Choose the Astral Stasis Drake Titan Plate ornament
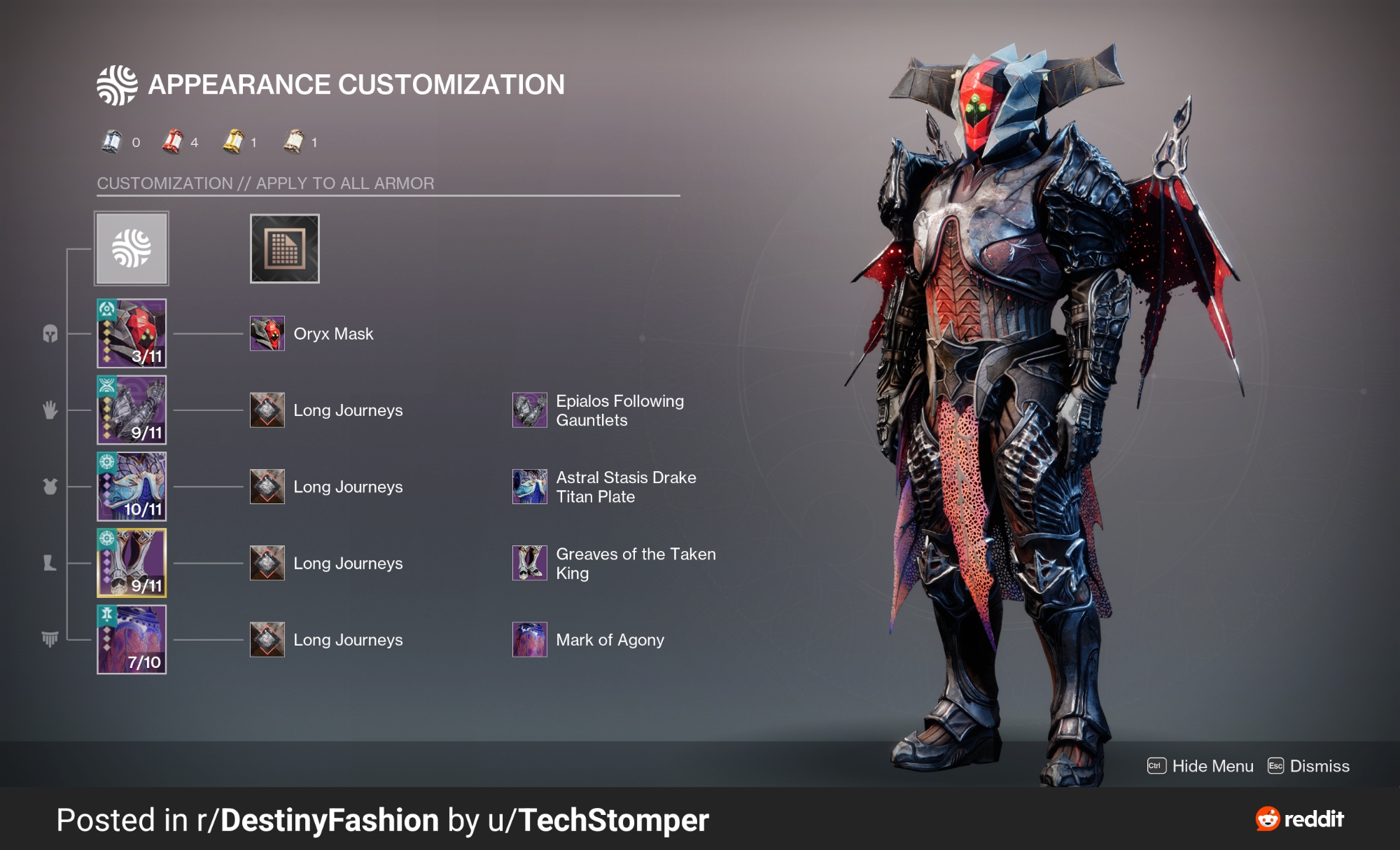 pyautogui.click(x=530, y=486)
